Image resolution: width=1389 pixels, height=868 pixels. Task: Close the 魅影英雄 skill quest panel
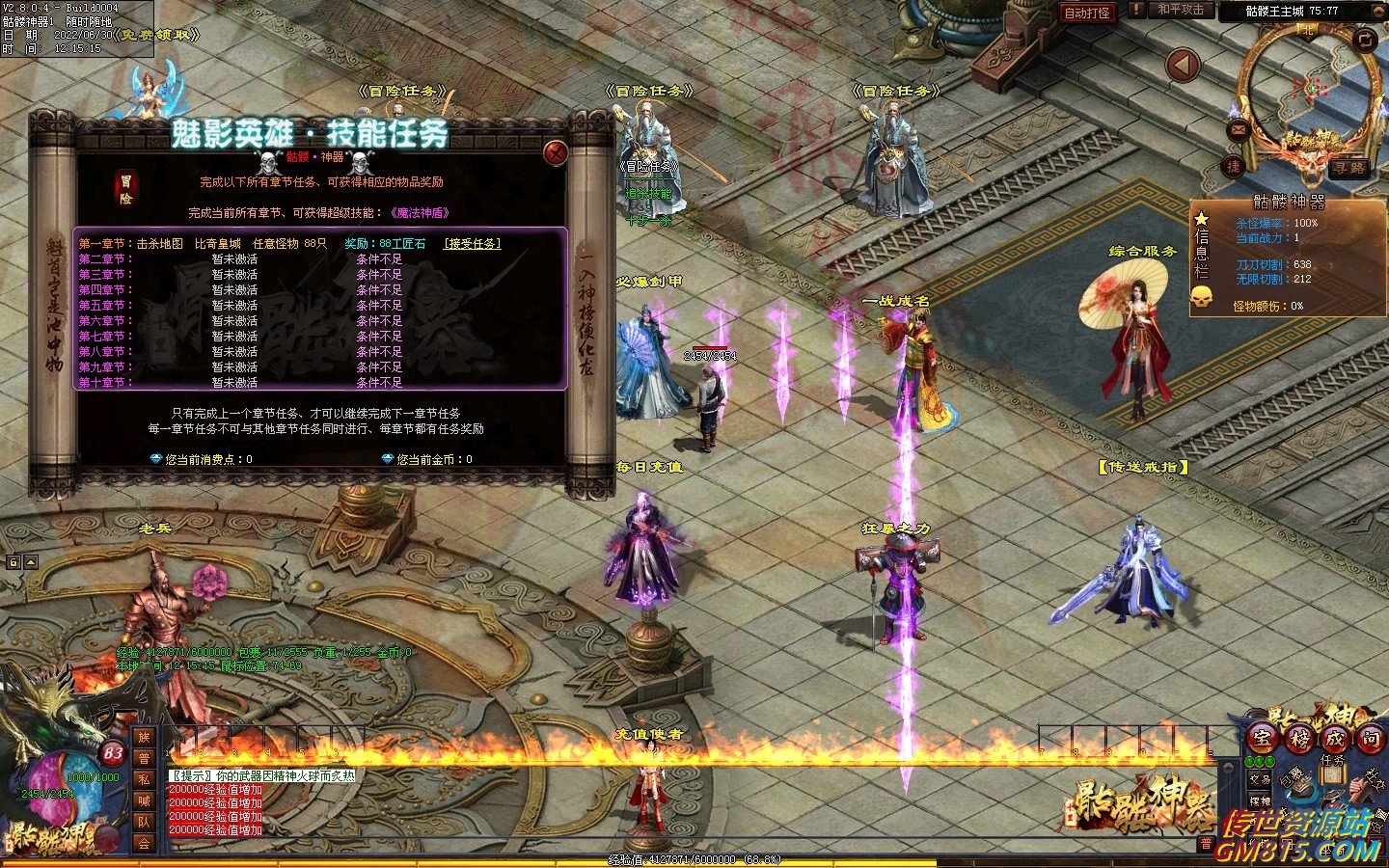[556, 152]
